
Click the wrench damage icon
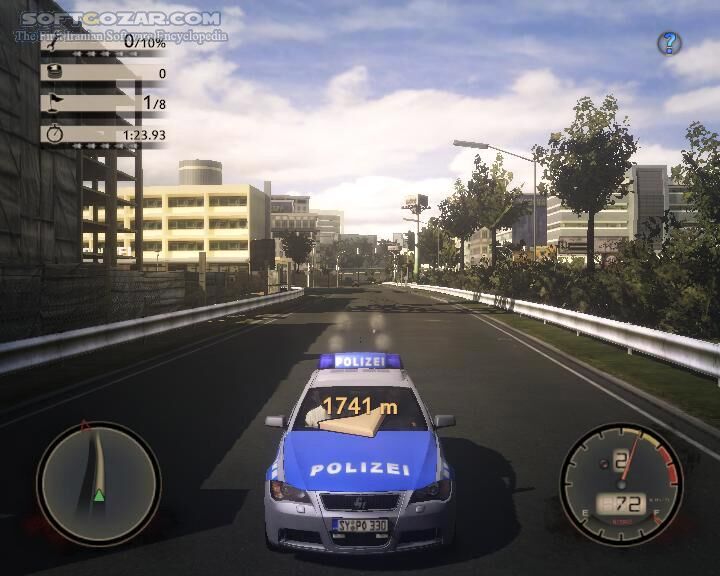55,43
